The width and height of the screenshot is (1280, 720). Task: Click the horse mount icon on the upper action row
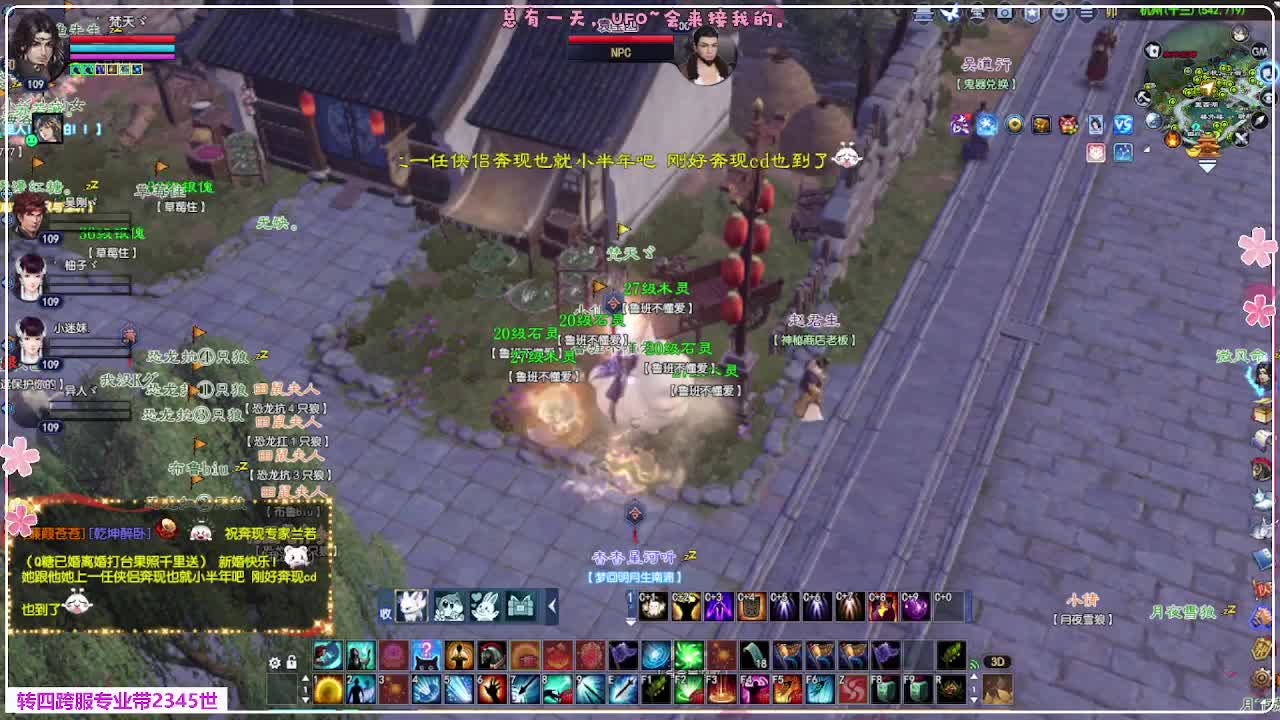(x=493, y=654)
